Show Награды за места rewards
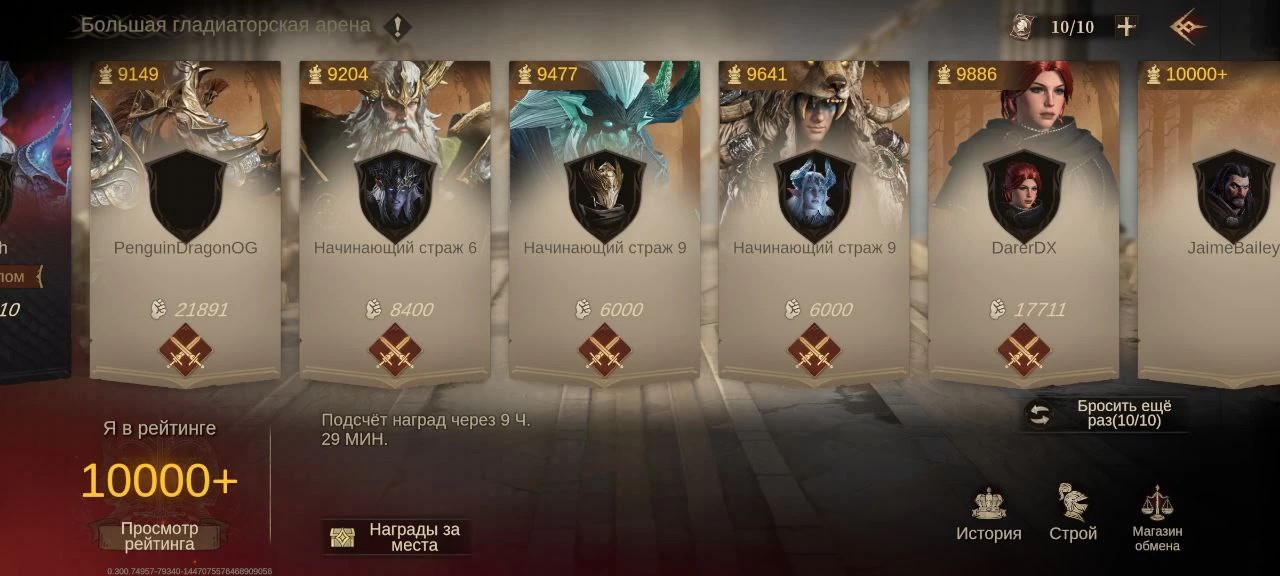The image size is (1280, 576). pyautogui.click(x=397, y=537)
